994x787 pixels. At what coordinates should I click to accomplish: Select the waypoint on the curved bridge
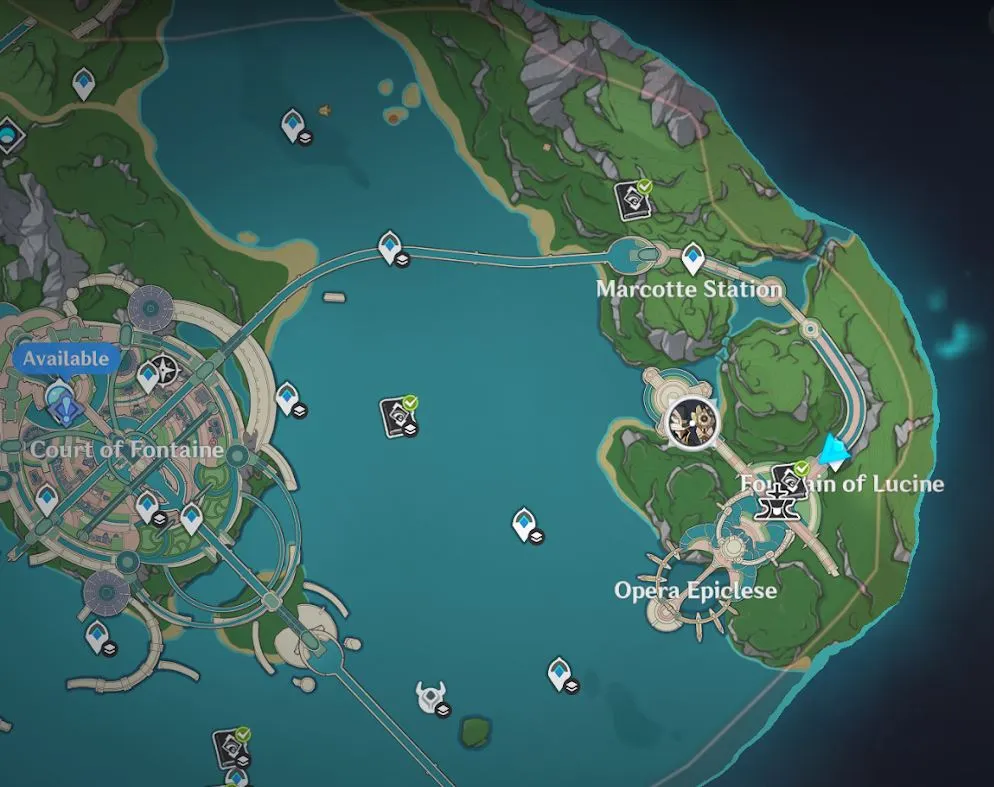click(x=390, y=245)
